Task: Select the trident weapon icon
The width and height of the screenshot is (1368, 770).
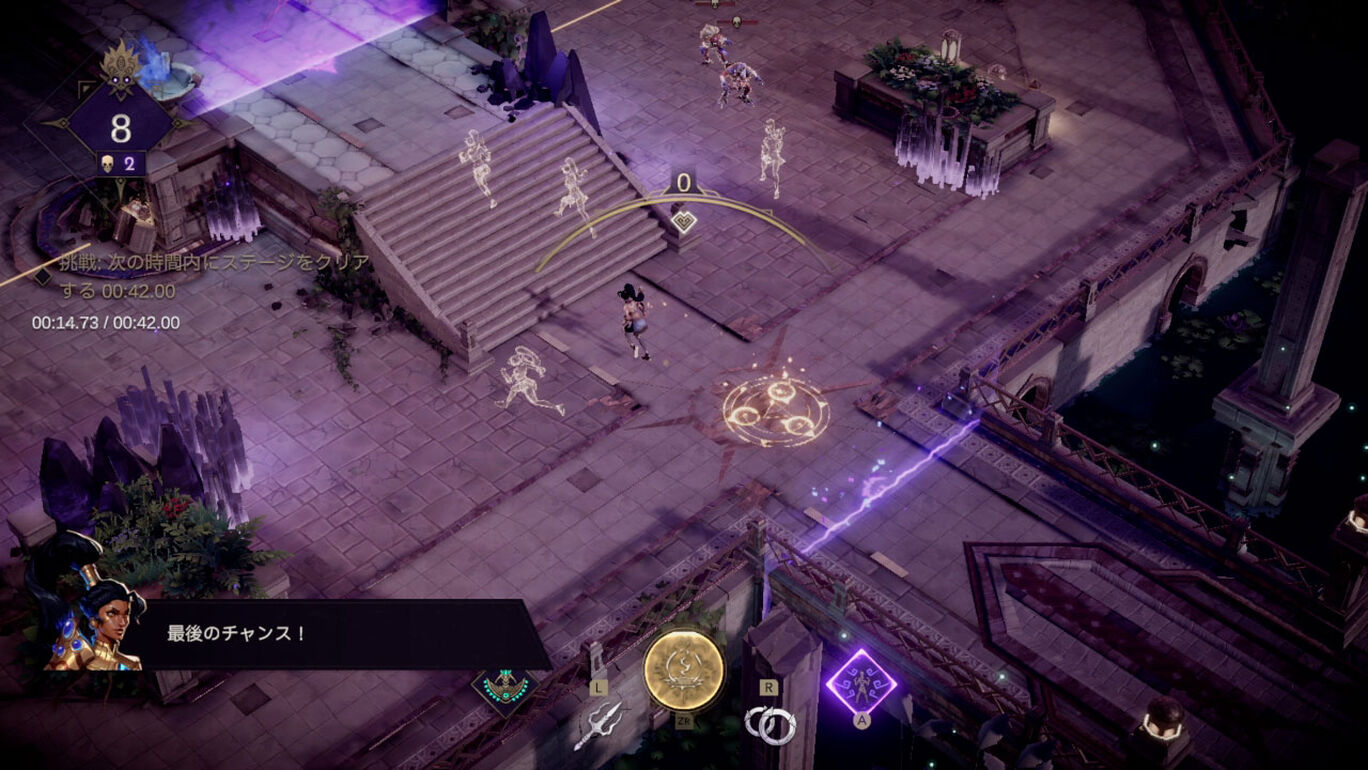Action: [x=598, y=723]
